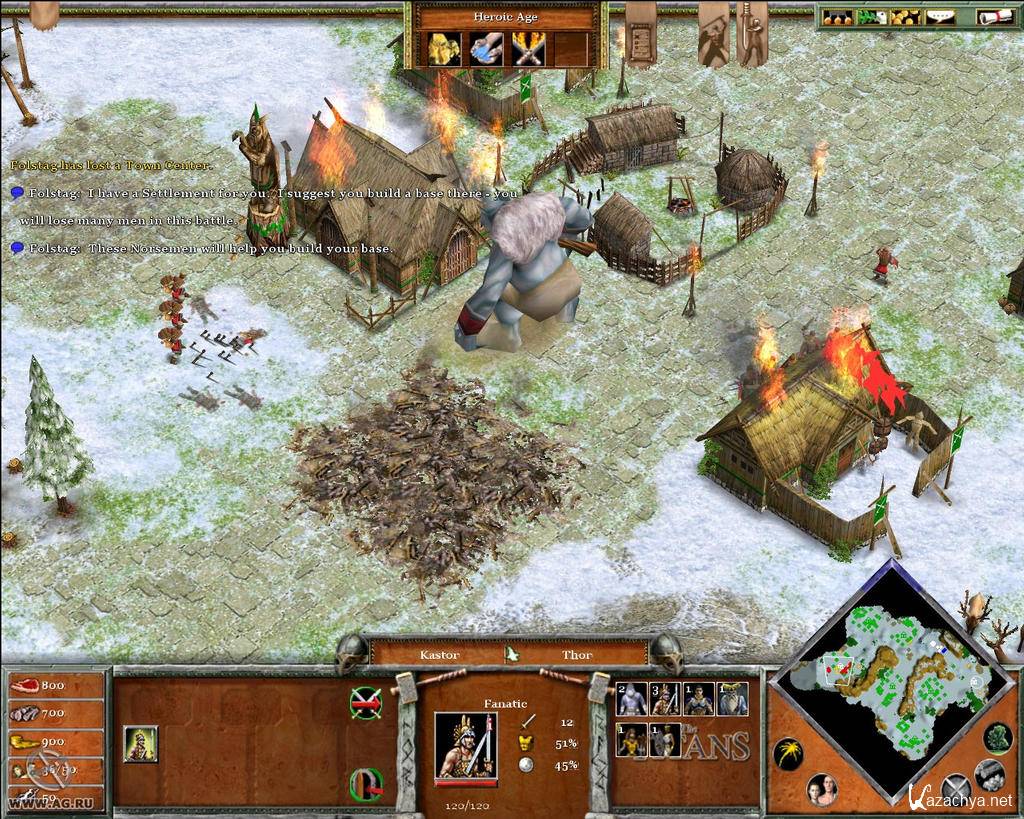Click the green plant button in top bar
This screenshot has height=819, width=1024.
(x=871, y=17)
